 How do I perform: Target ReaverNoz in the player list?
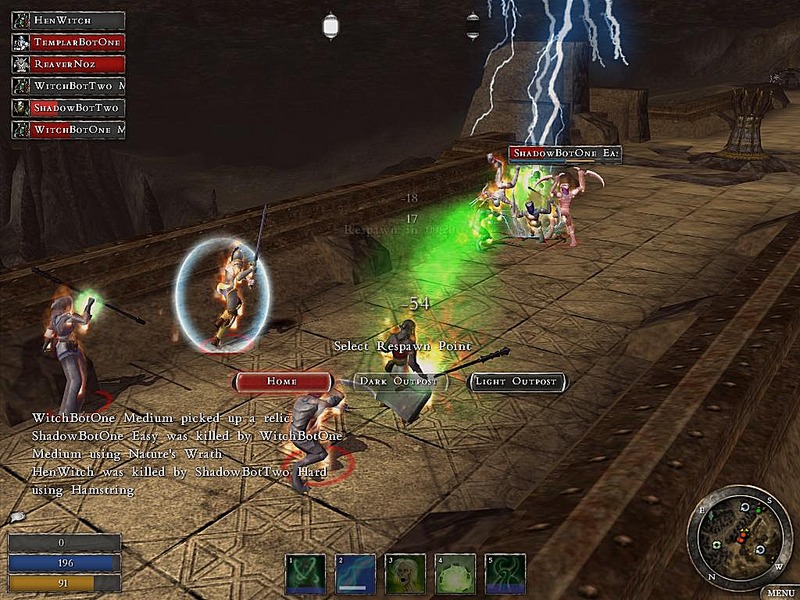pos(68,64)
